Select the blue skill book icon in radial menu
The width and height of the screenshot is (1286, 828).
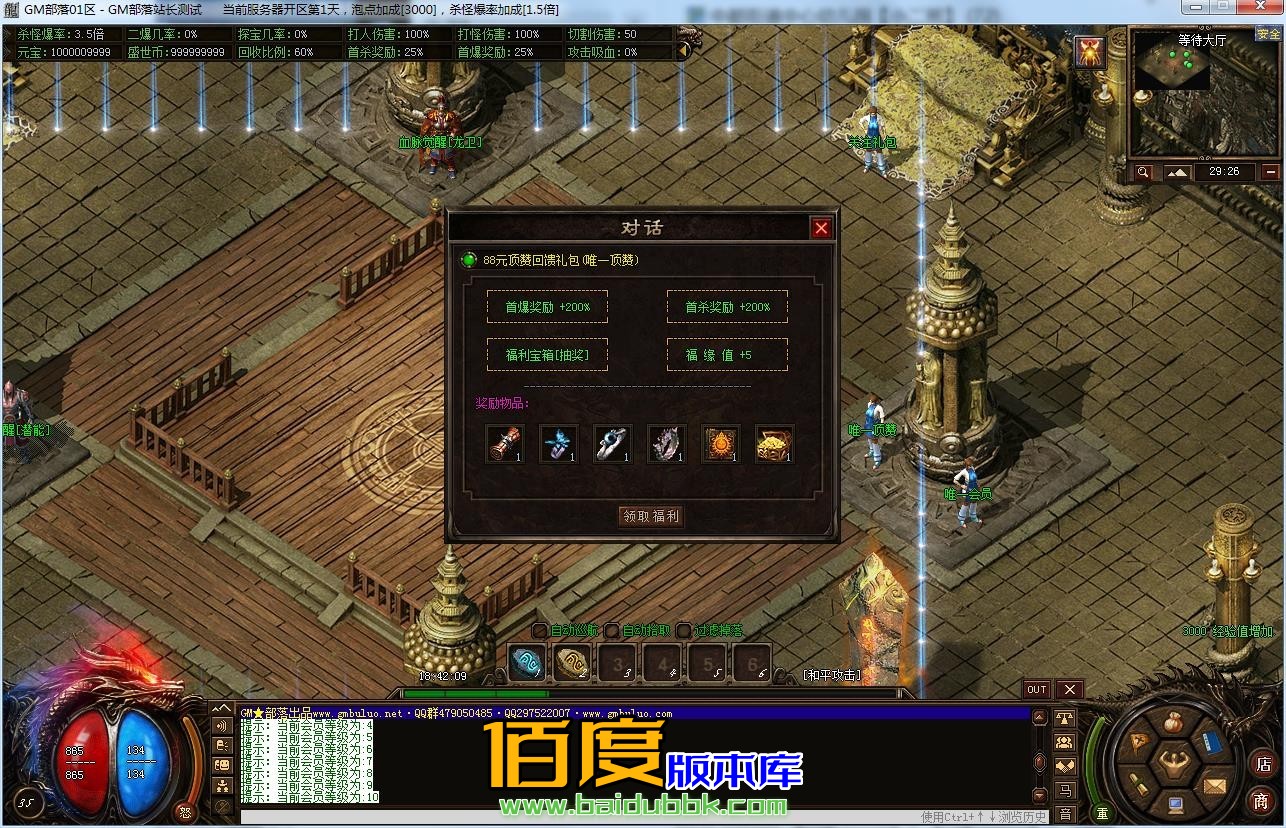[x=1212, y=742]
